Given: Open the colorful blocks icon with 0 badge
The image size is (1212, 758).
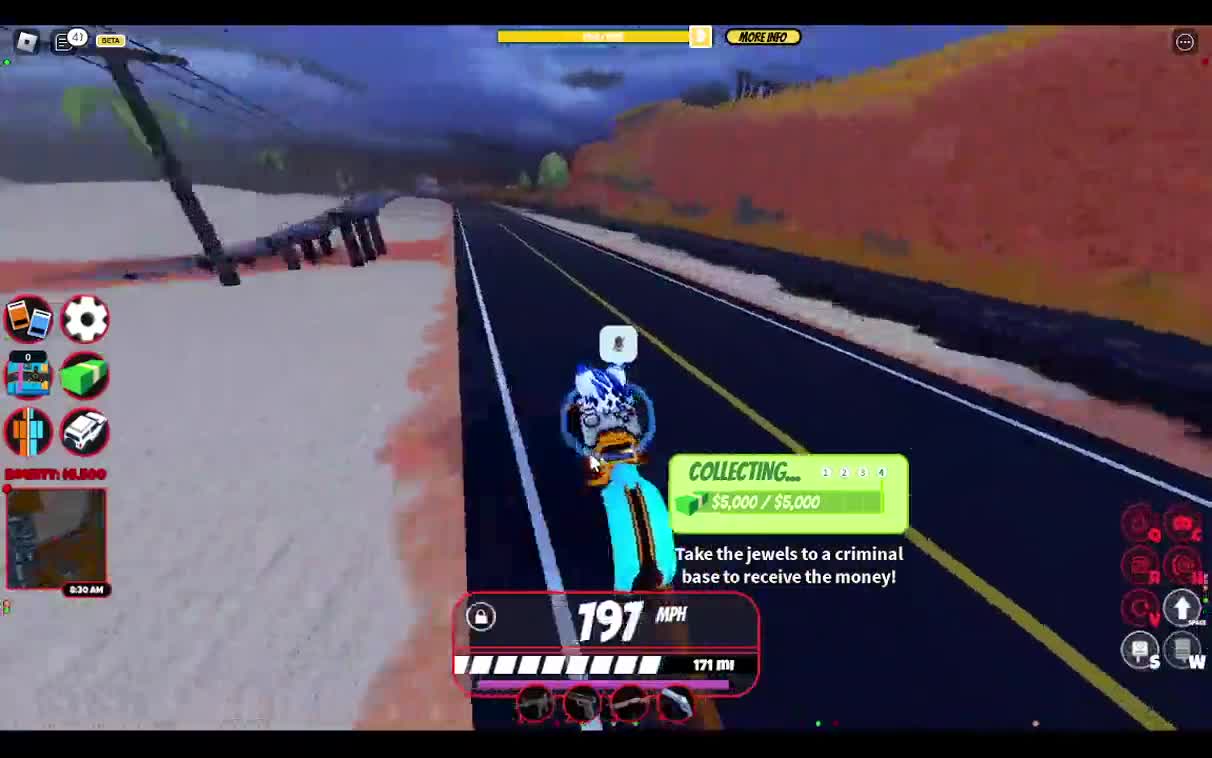Looking at the screenshot, I should pos(28,376).
